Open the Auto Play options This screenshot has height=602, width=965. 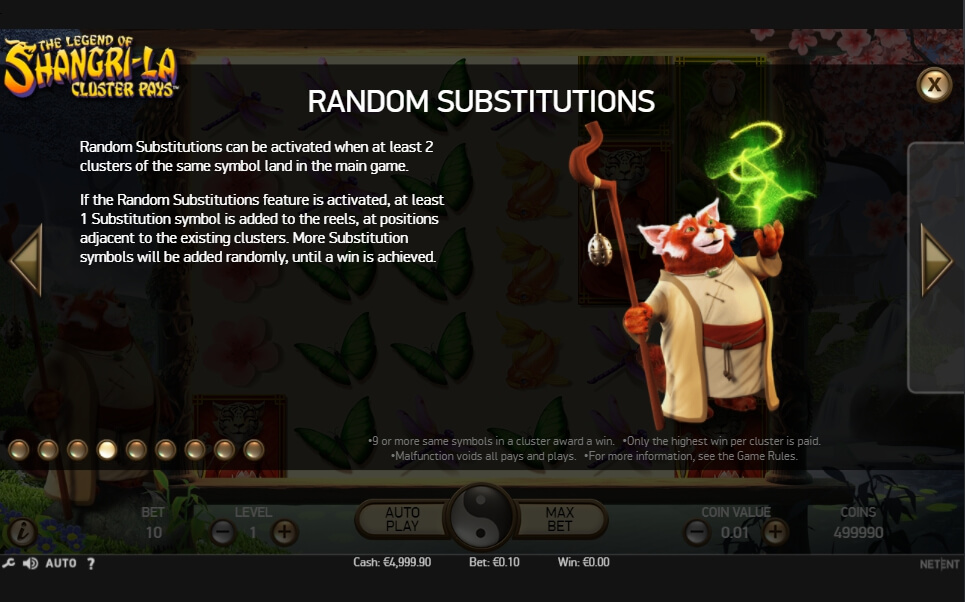(x=402, y=519)
